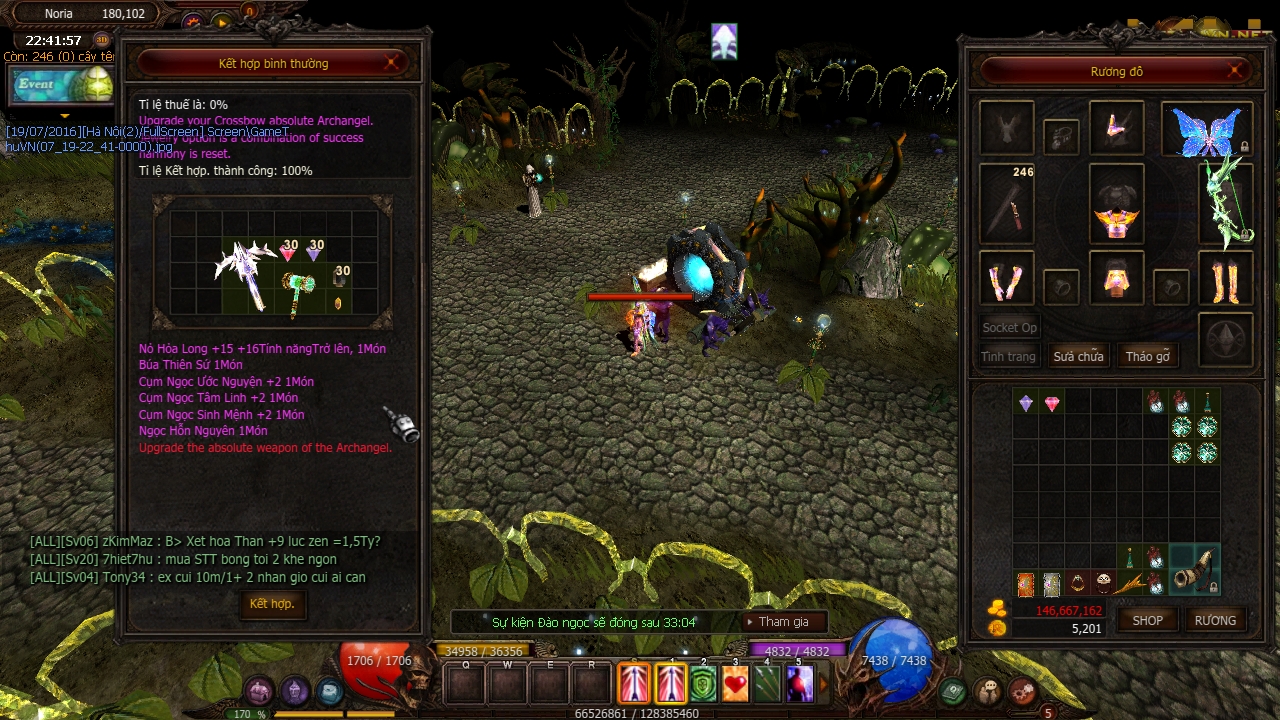1280x720 pixels.
Task: Select the Tháo gỡ button
Action: tap(1147, 357)
